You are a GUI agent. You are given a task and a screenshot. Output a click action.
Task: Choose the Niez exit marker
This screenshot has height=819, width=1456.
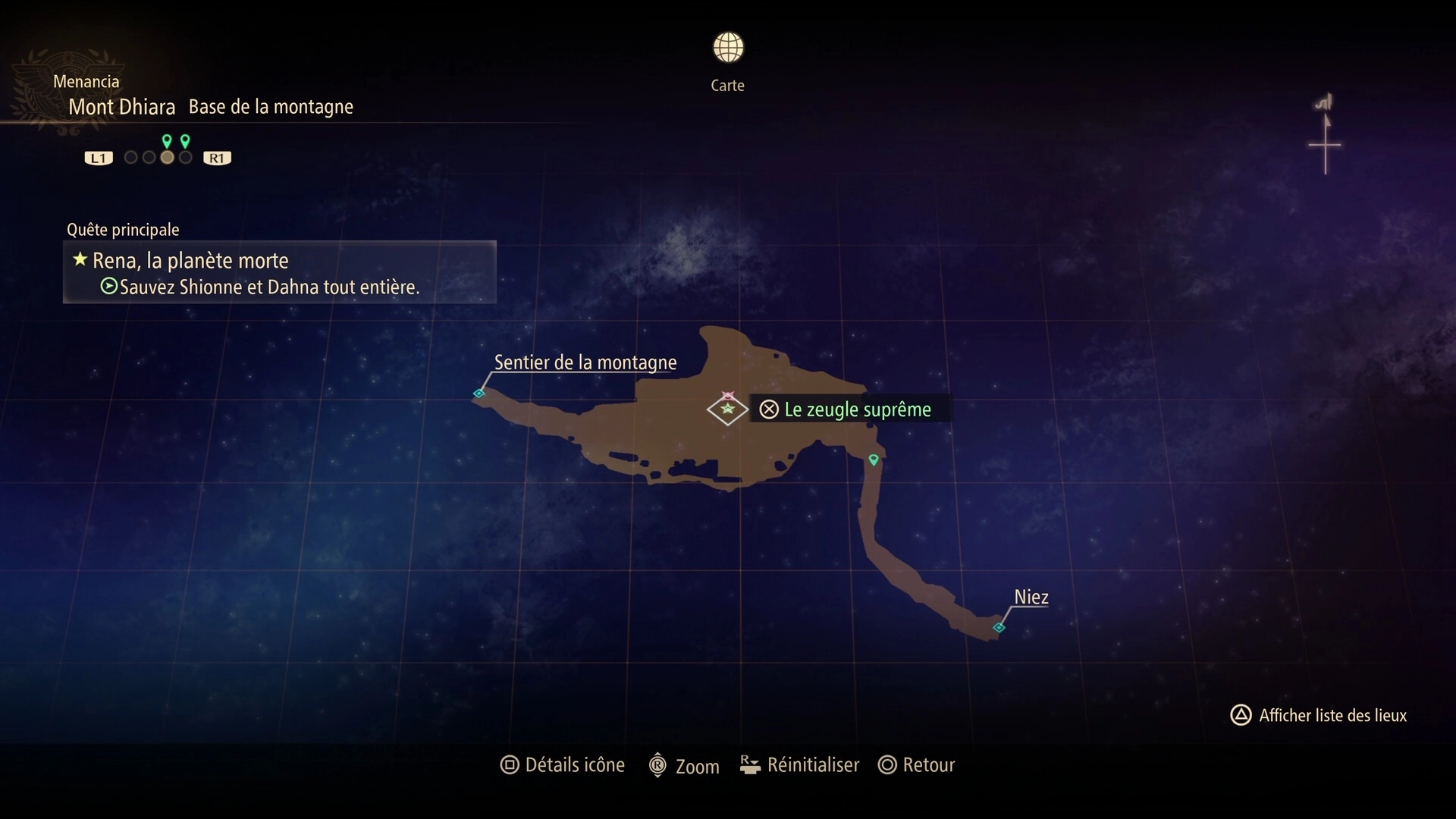coord(999,627)
